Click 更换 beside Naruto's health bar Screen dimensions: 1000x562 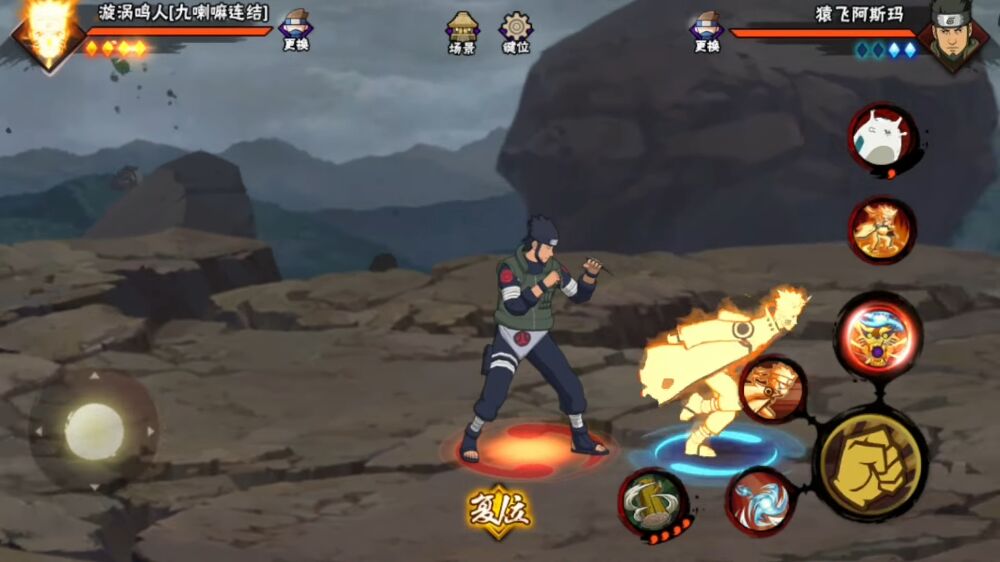295,30
